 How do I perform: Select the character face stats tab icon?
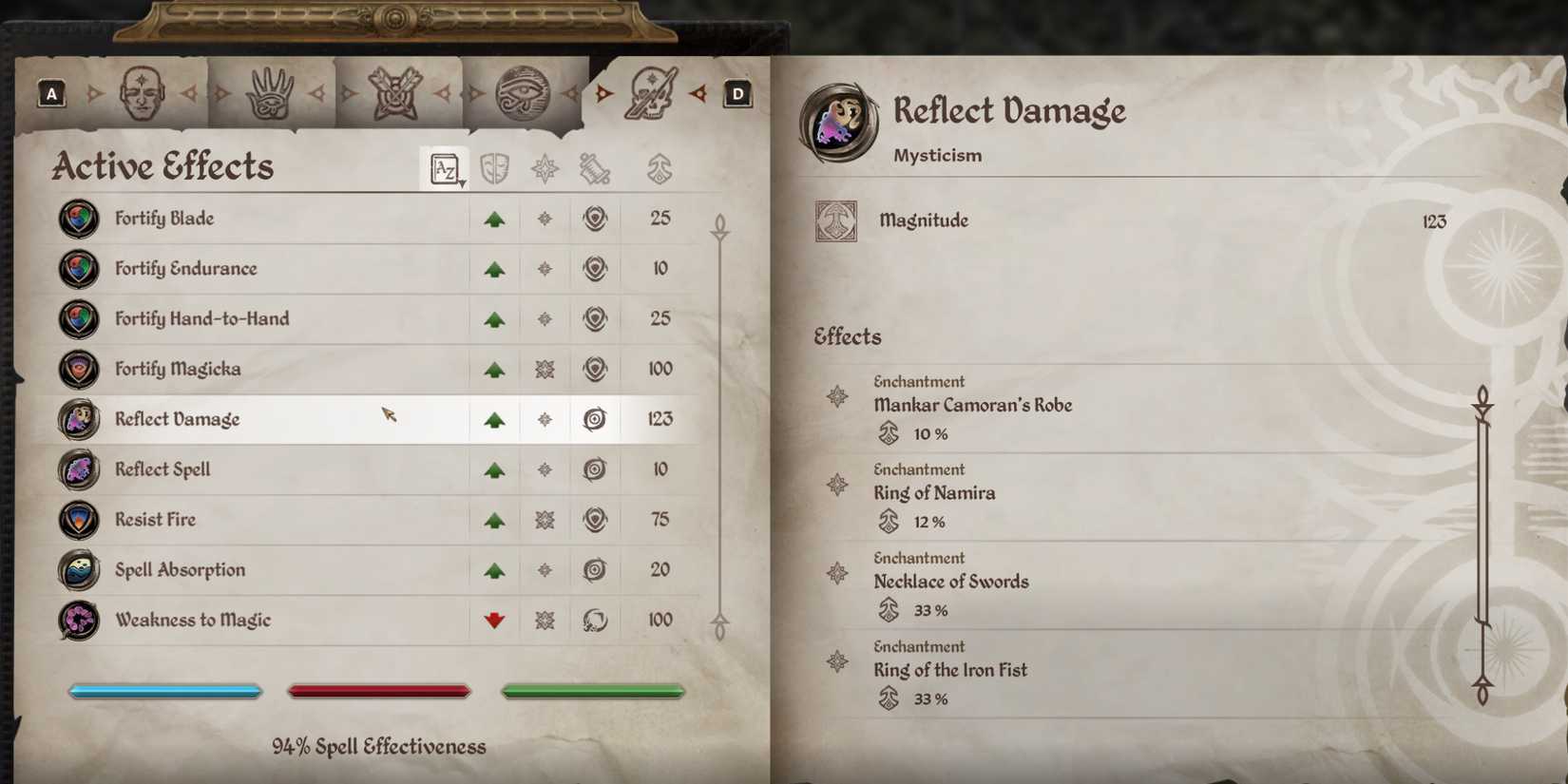point(143,92)
